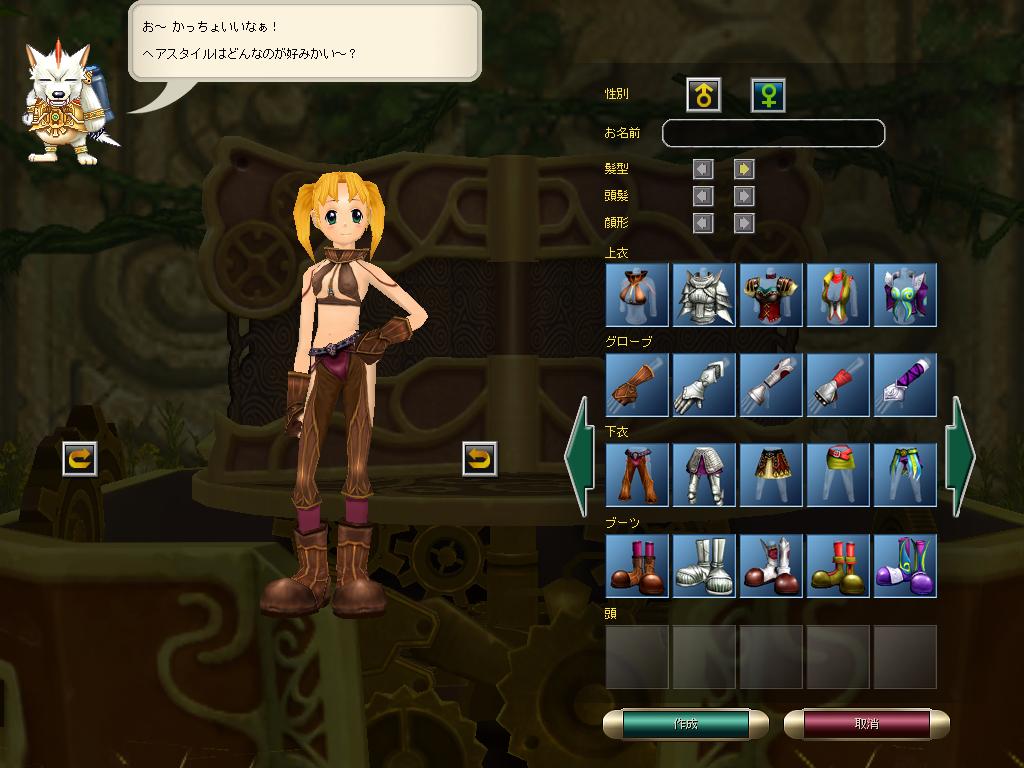Select the silver plate armor top
This screenshot has width=1024, height=768.
tap(704, 295)
